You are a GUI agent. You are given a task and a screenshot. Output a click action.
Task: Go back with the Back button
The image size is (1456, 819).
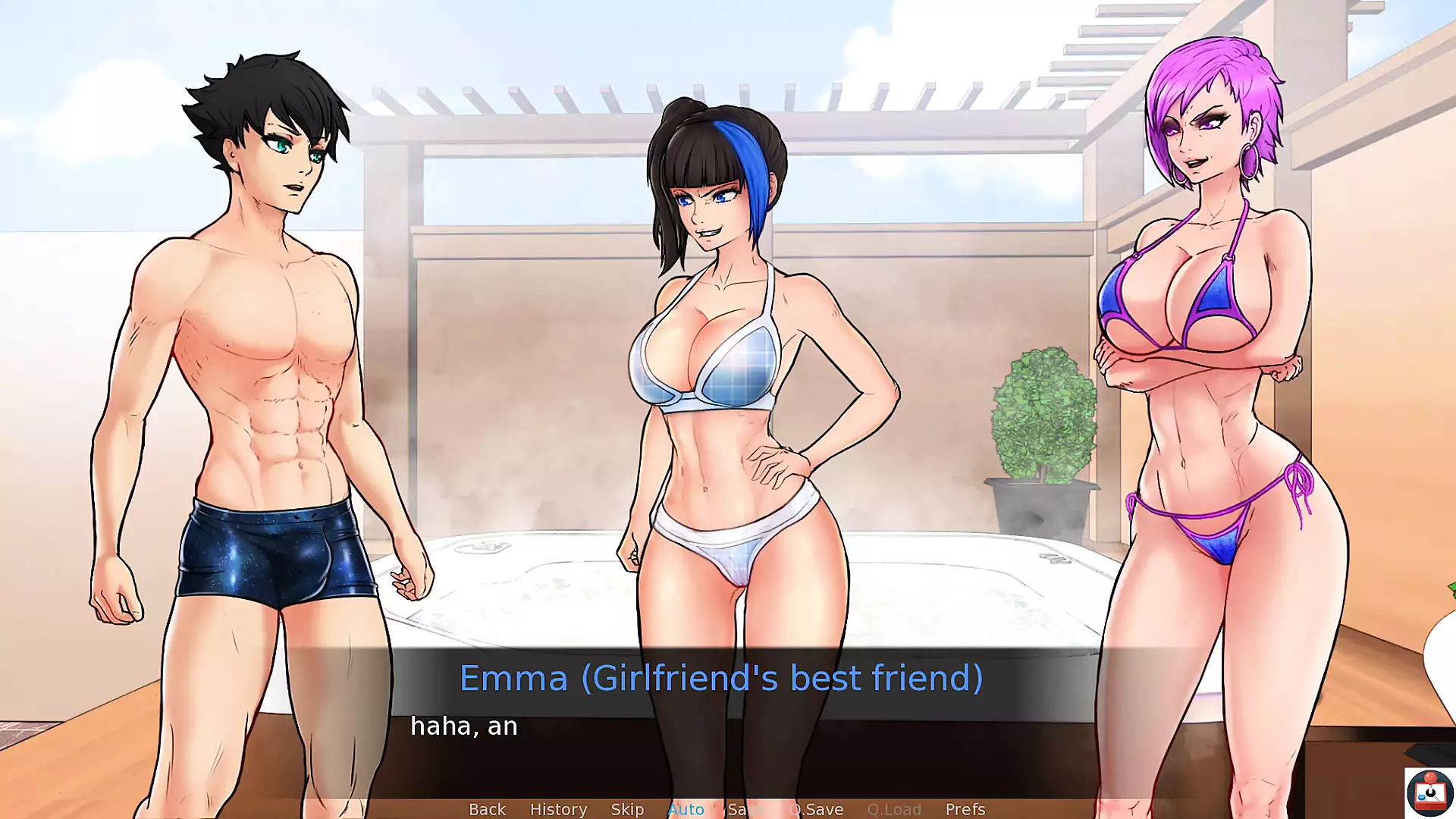[x=487, y=809]
